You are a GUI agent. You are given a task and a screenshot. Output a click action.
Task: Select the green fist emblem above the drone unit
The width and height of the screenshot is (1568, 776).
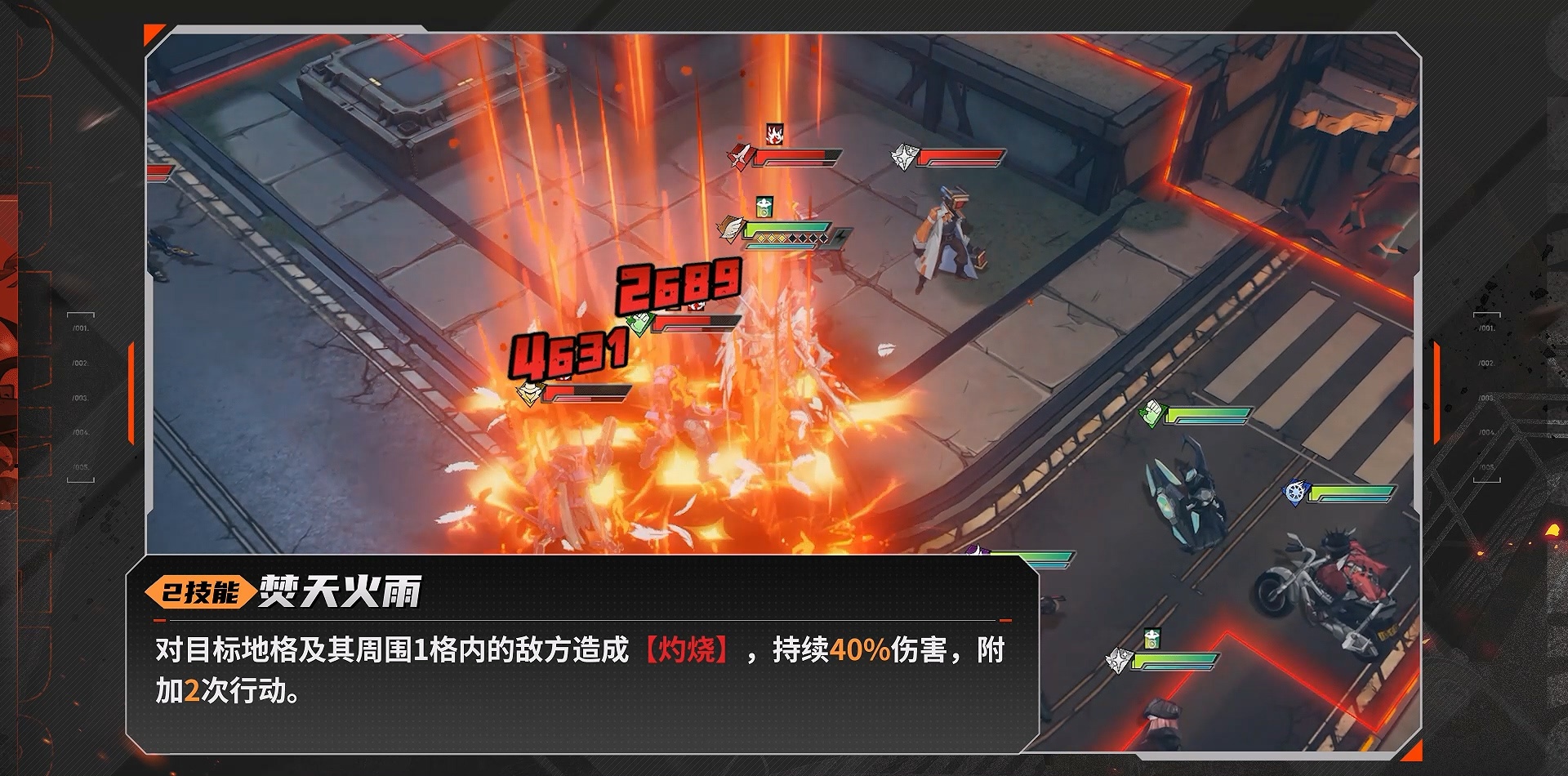[x=1151, y=413]
